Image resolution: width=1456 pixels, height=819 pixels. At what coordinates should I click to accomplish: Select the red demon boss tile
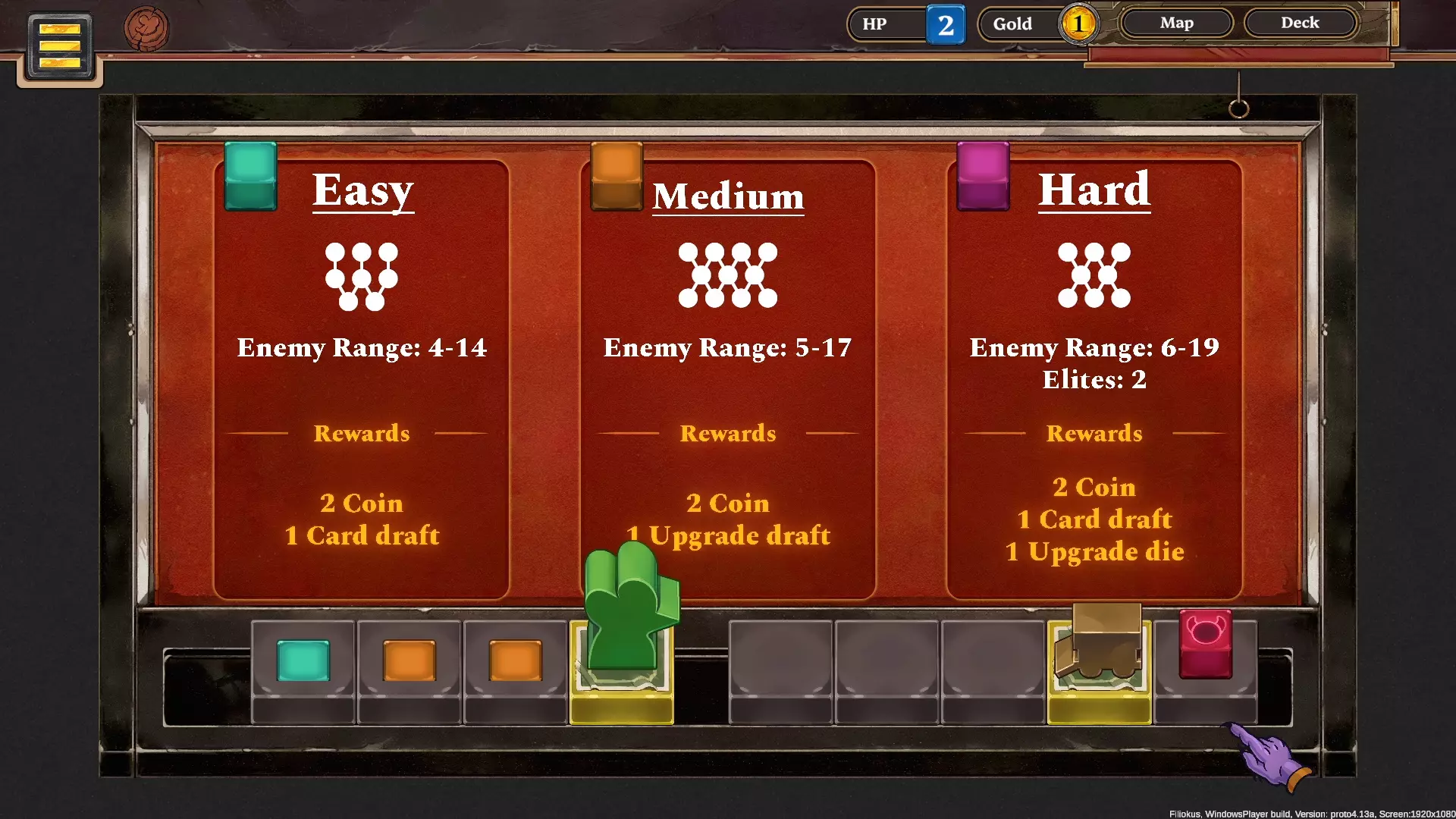(x=1205, y=643)
